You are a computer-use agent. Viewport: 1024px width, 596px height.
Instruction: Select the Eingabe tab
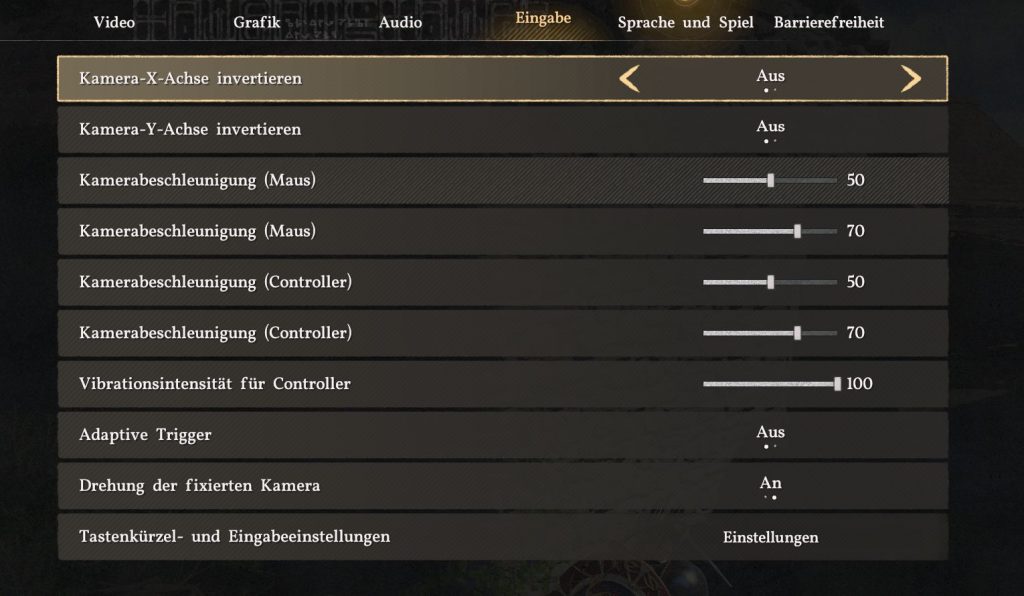[543, 18]
